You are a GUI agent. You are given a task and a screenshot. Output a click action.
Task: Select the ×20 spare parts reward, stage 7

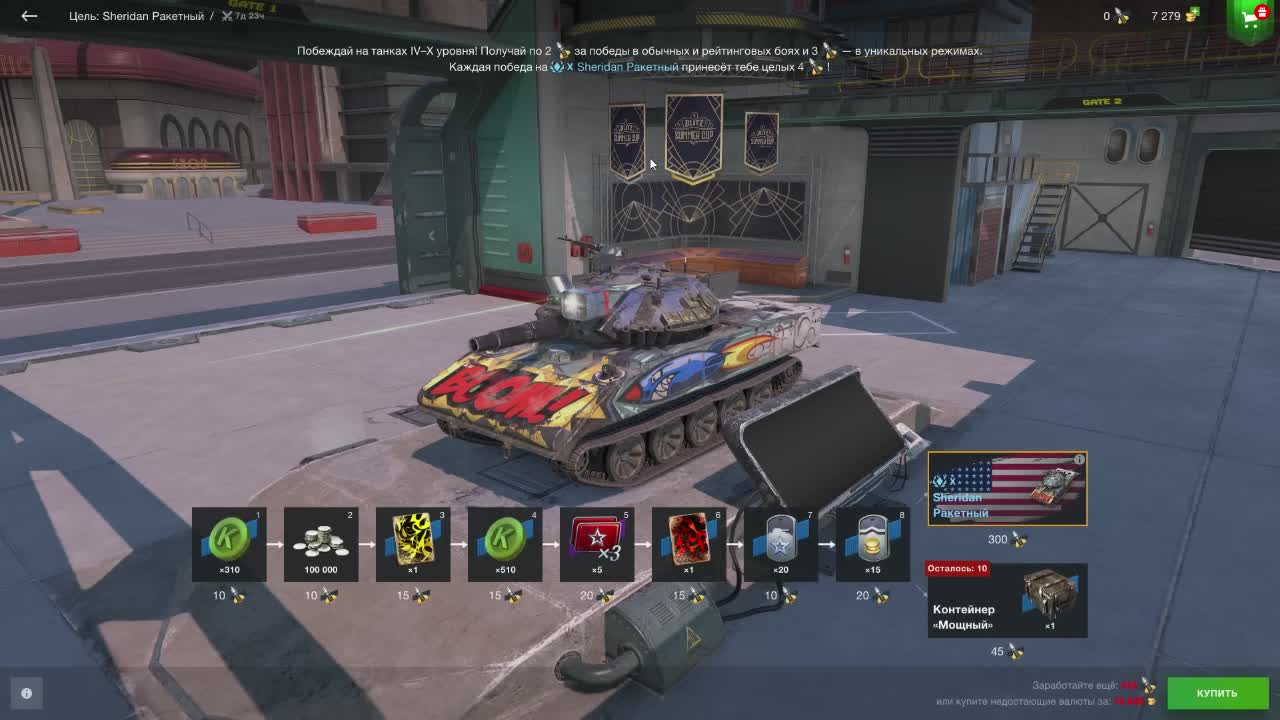pyautogui.click(x=779, y=543)
